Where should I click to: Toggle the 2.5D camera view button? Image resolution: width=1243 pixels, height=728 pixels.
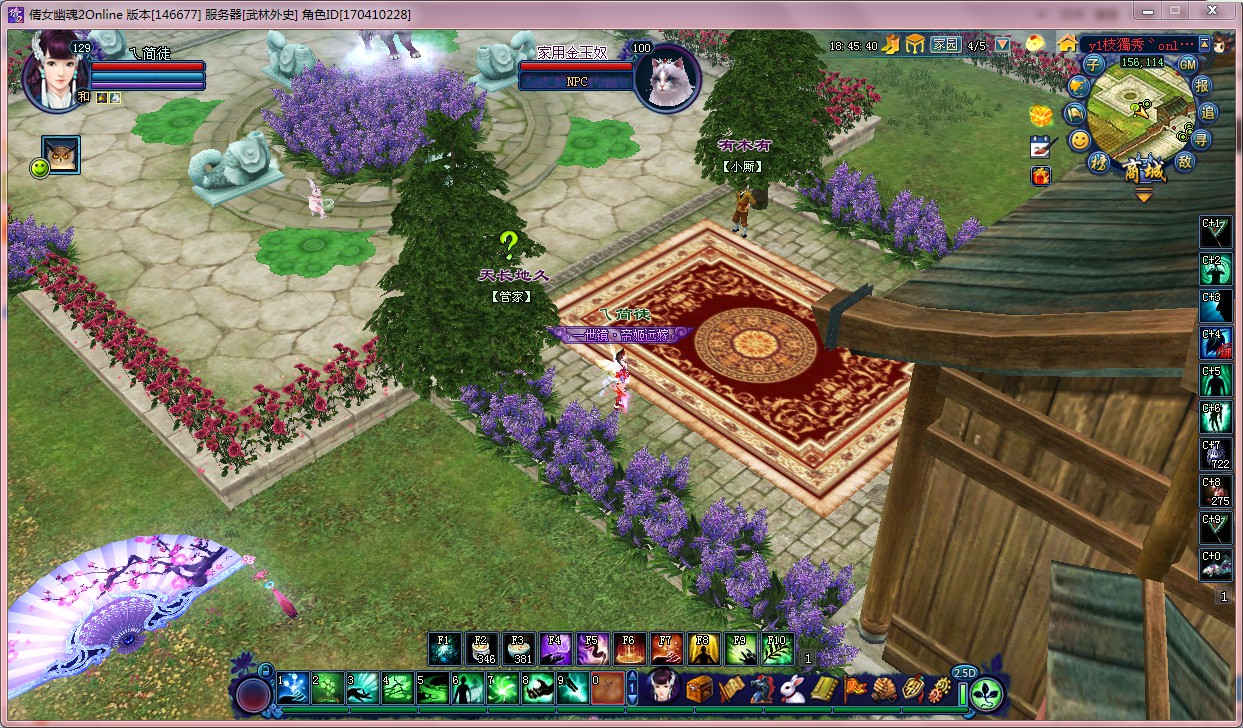point(964,673)
